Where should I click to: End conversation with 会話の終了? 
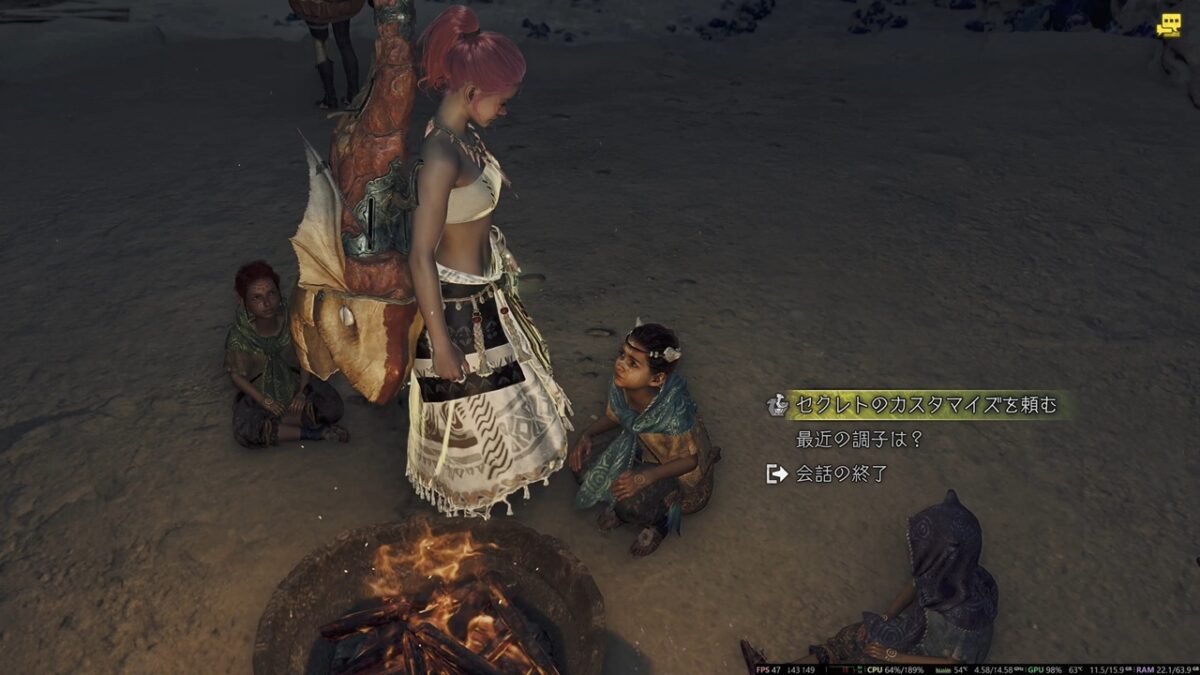point(841,474)
